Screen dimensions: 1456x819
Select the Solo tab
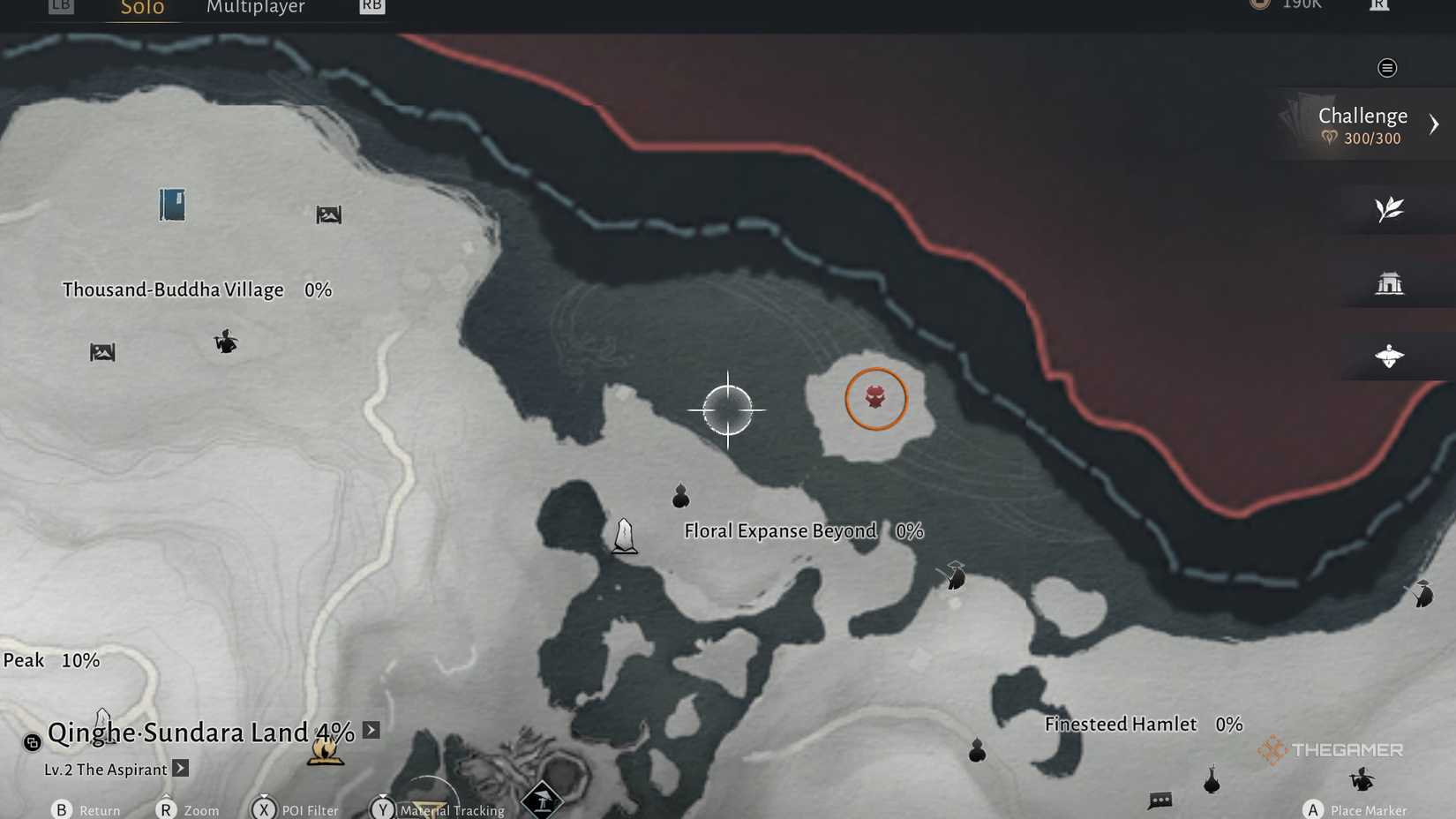[x=141, y=8]
